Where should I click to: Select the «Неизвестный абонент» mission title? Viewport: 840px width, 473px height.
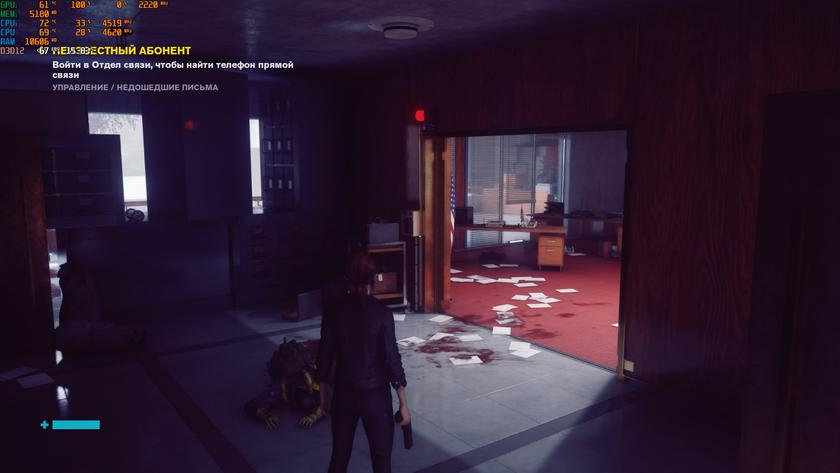click(x=121, y=51)
